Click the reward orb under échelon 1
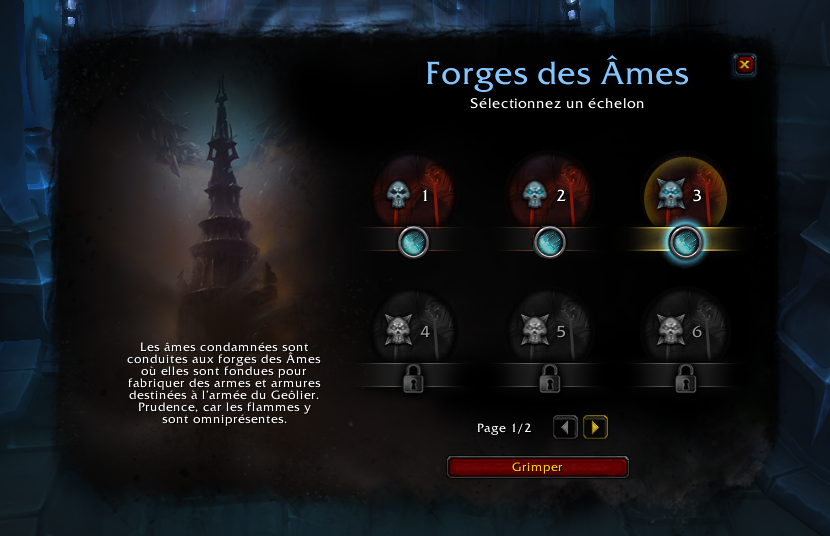Viewport: 830px width, 536px height. tap(414, 242)
